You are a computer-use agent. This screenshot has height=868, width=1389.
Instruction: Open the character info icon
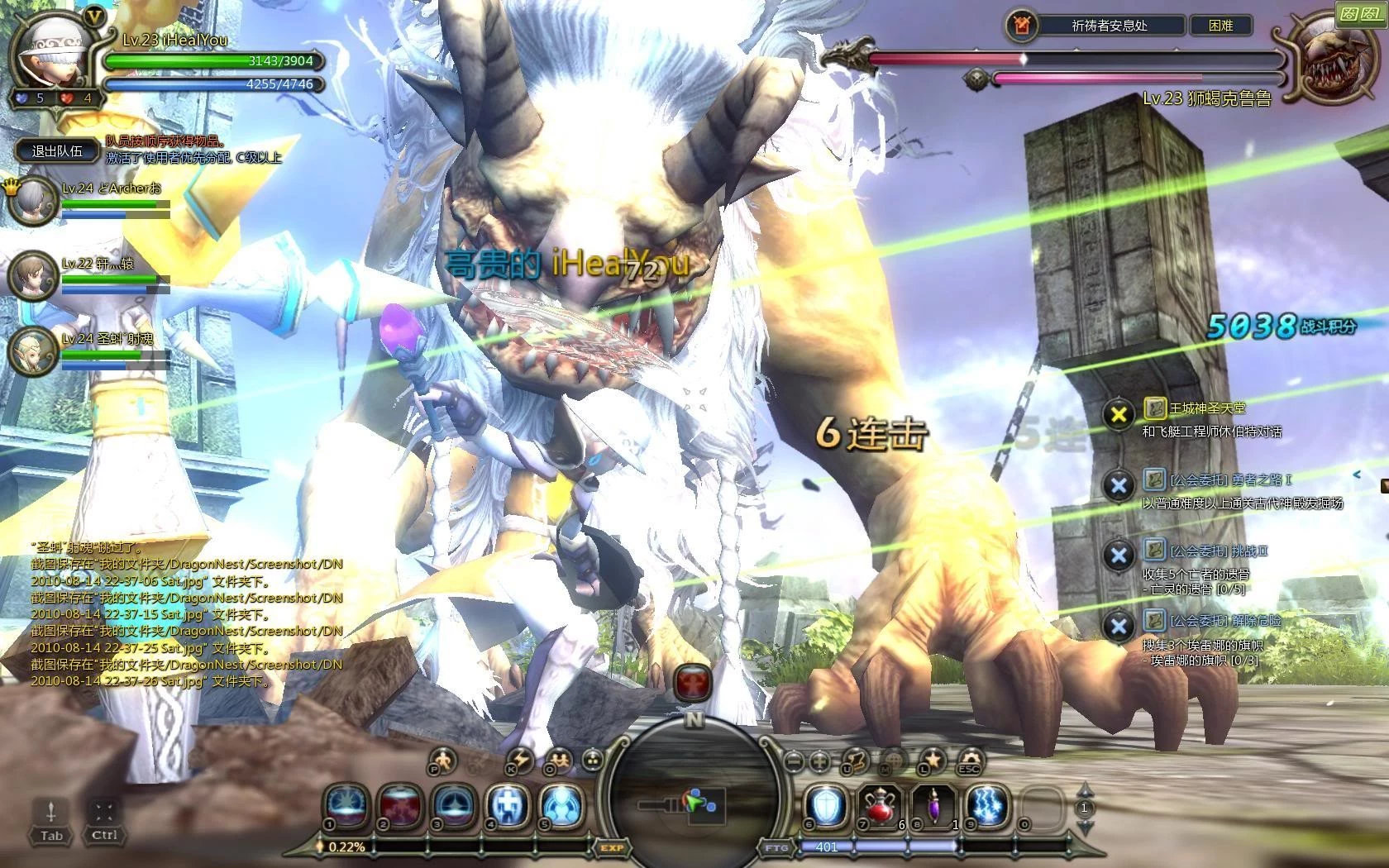[443, 759]
